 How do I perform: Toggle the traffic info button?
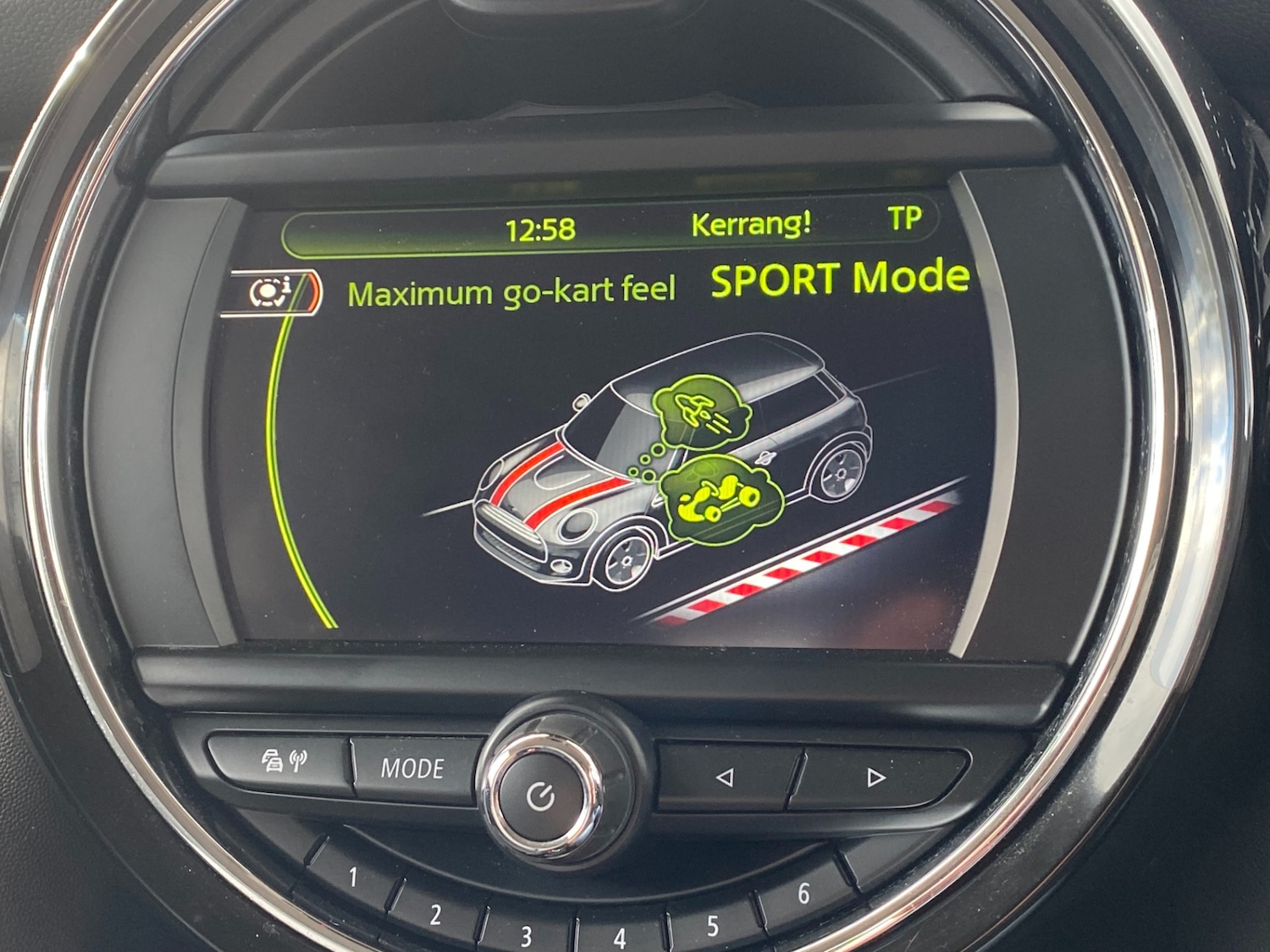(284, 762)
